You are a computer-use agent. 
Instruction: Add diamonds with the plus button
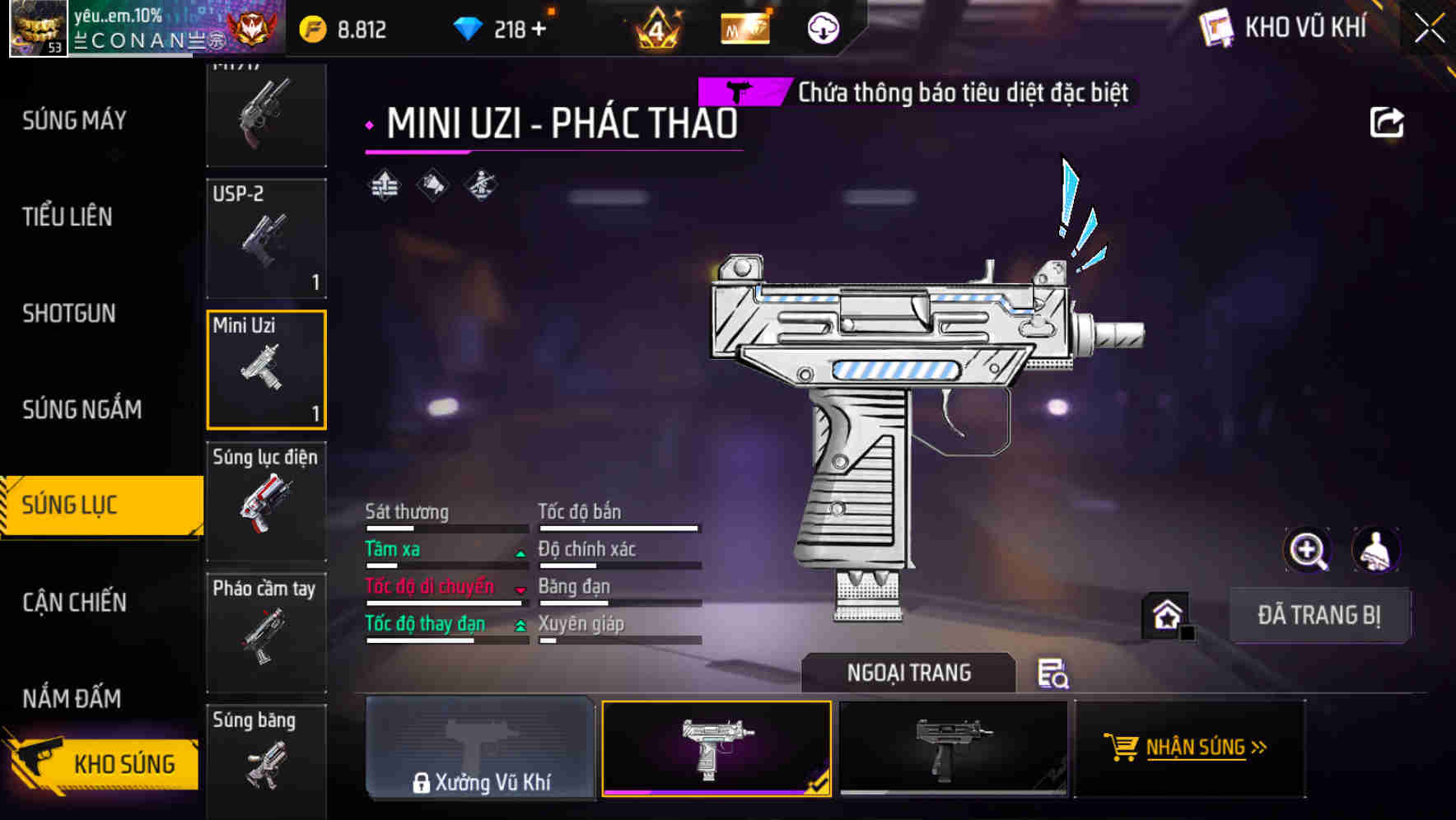pyautogui.click(x=539, y=30)
